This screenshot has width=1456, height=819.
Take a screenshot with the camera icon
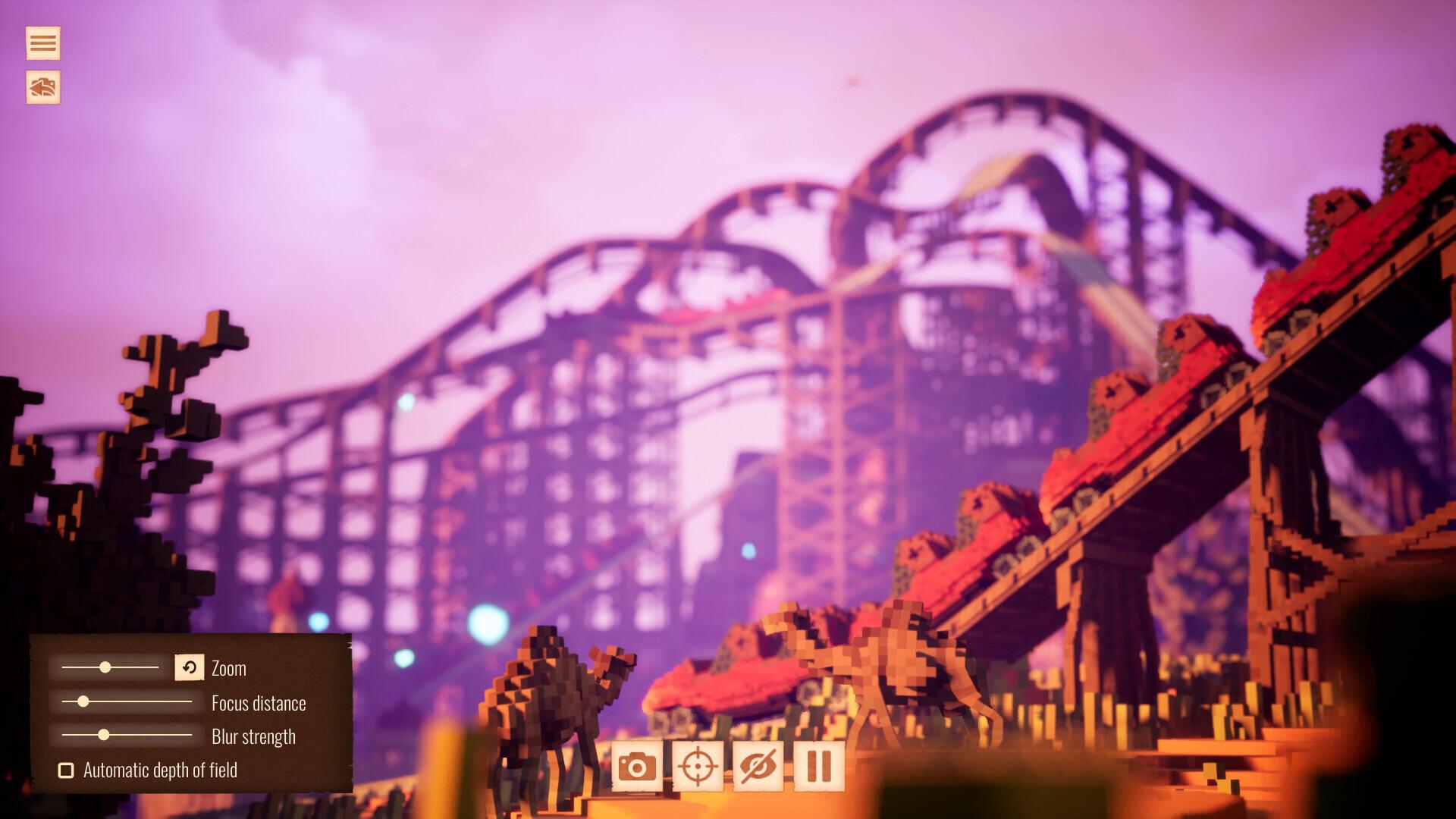[x=638, y=766]
